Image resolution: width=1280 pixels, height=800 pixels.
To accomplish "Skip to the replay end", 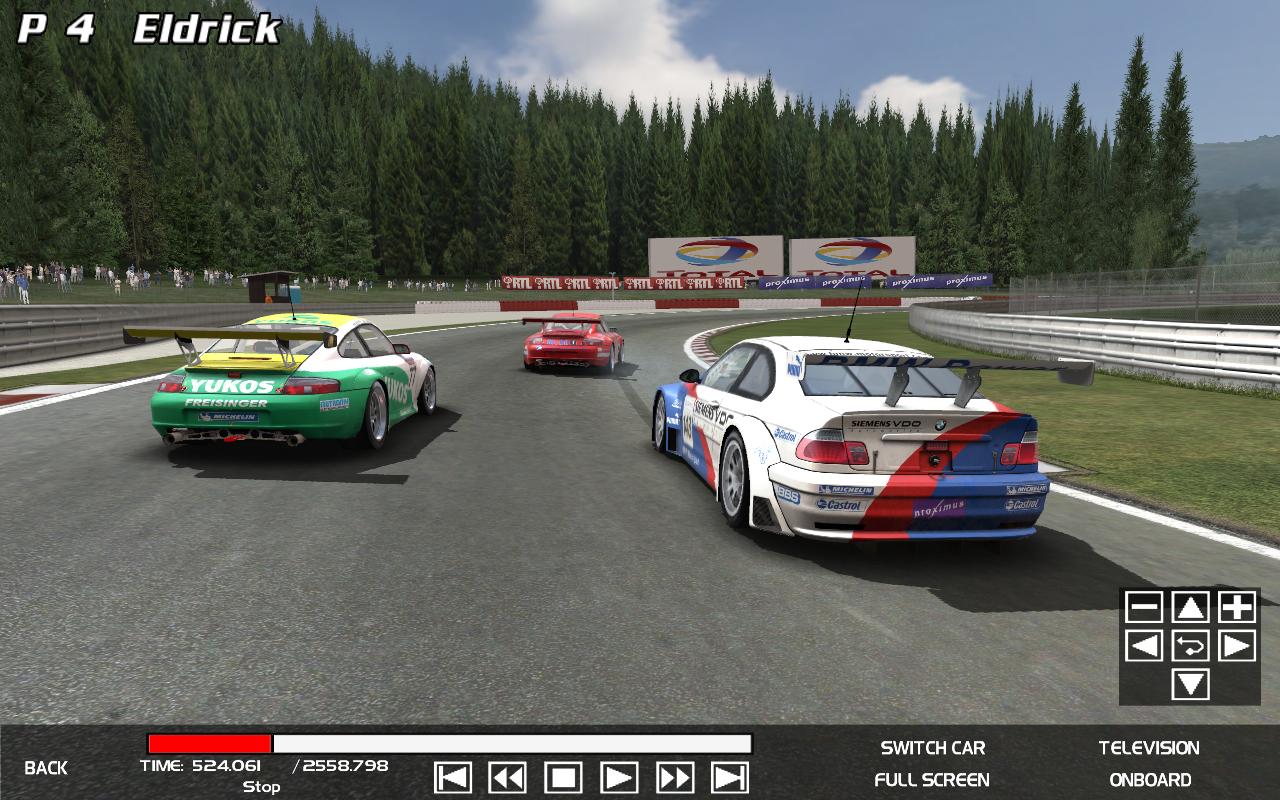I will (x=730, y=778).
